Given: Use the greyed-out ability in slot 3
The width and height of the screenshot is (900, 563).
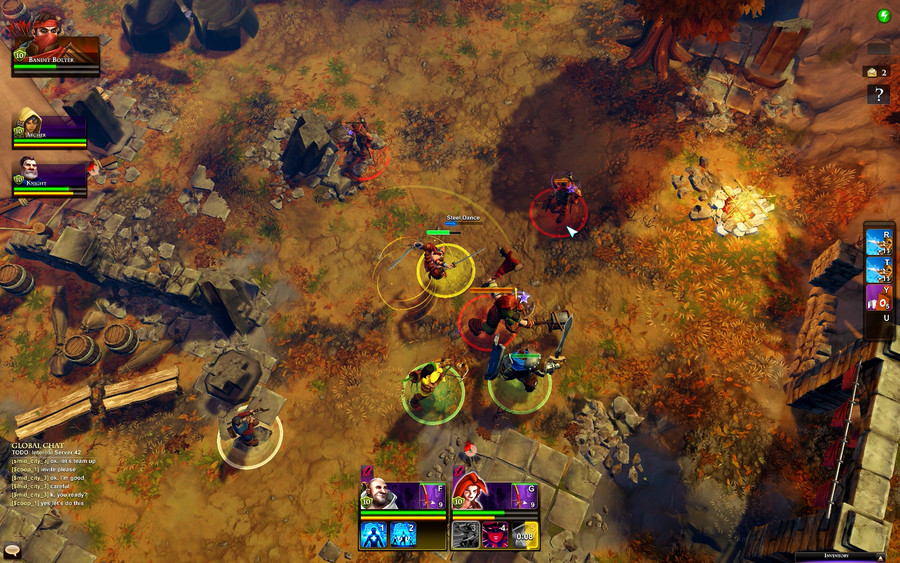Looking at the screenshot, I should pyautogui.click(x=467, y=535).
